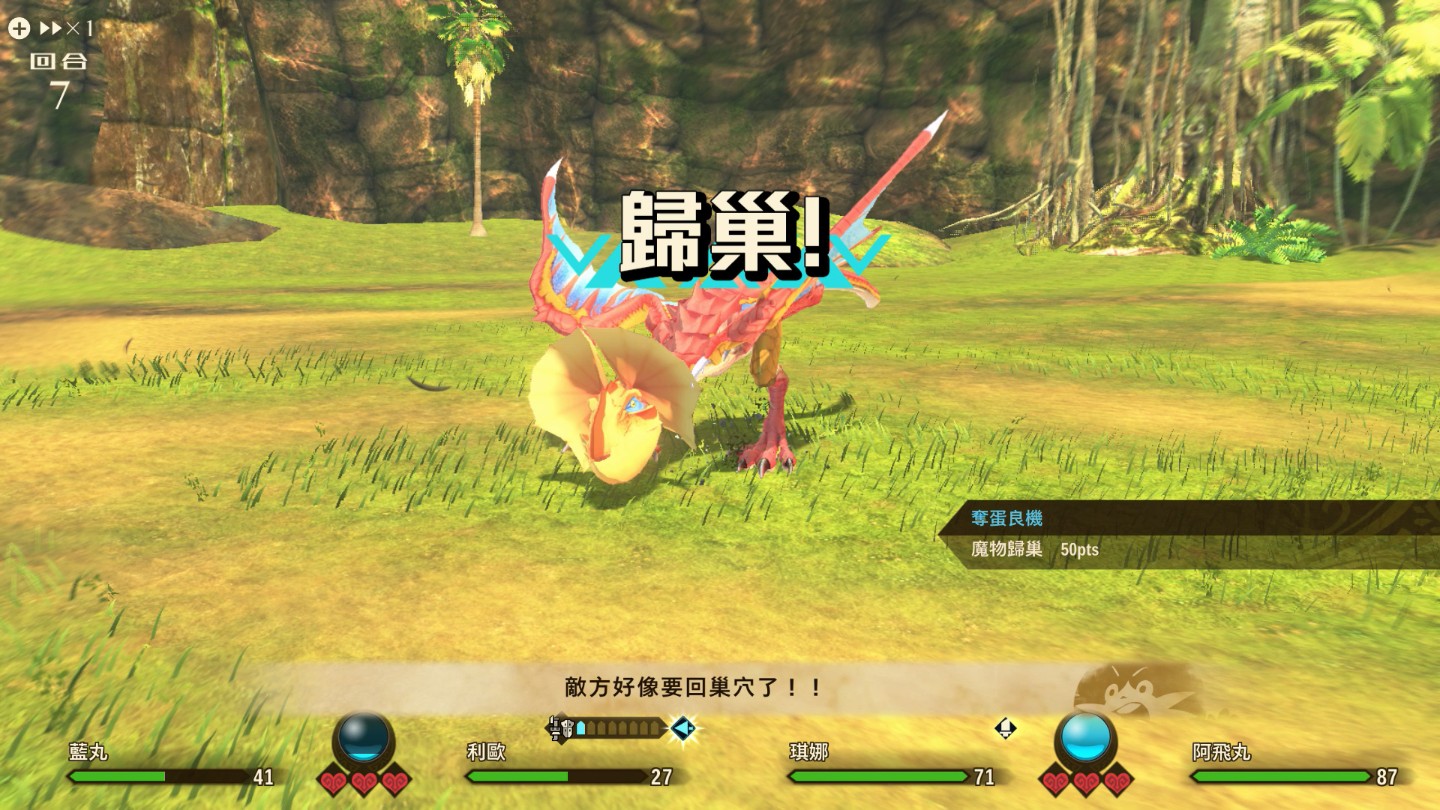Select the glowing blue diamond icon
Screen dimensions: 1440x810
(684, 729)
